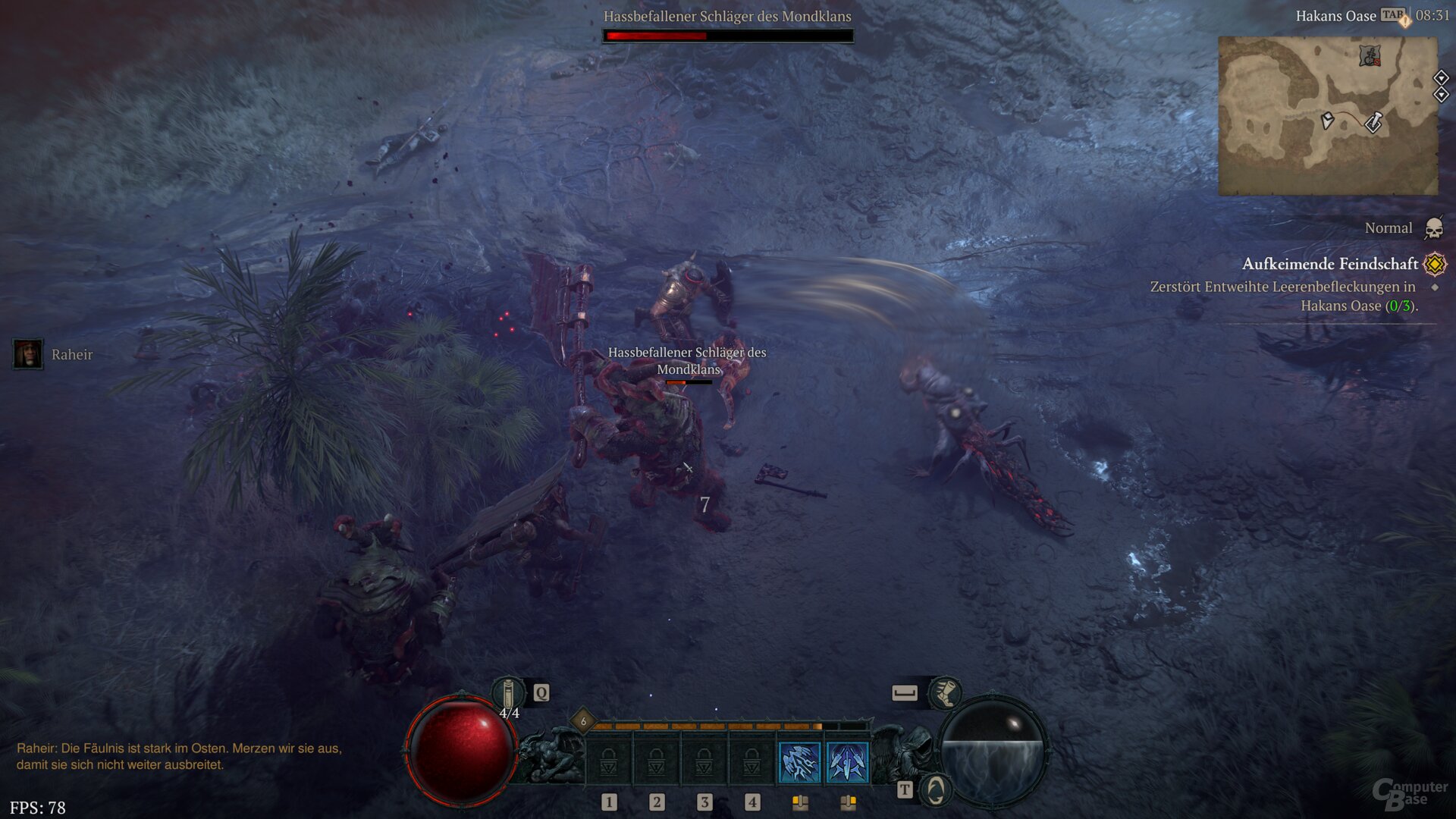Click the red health orb
The height and width of the screenshot is (819, 1456).
click(463, 751)
